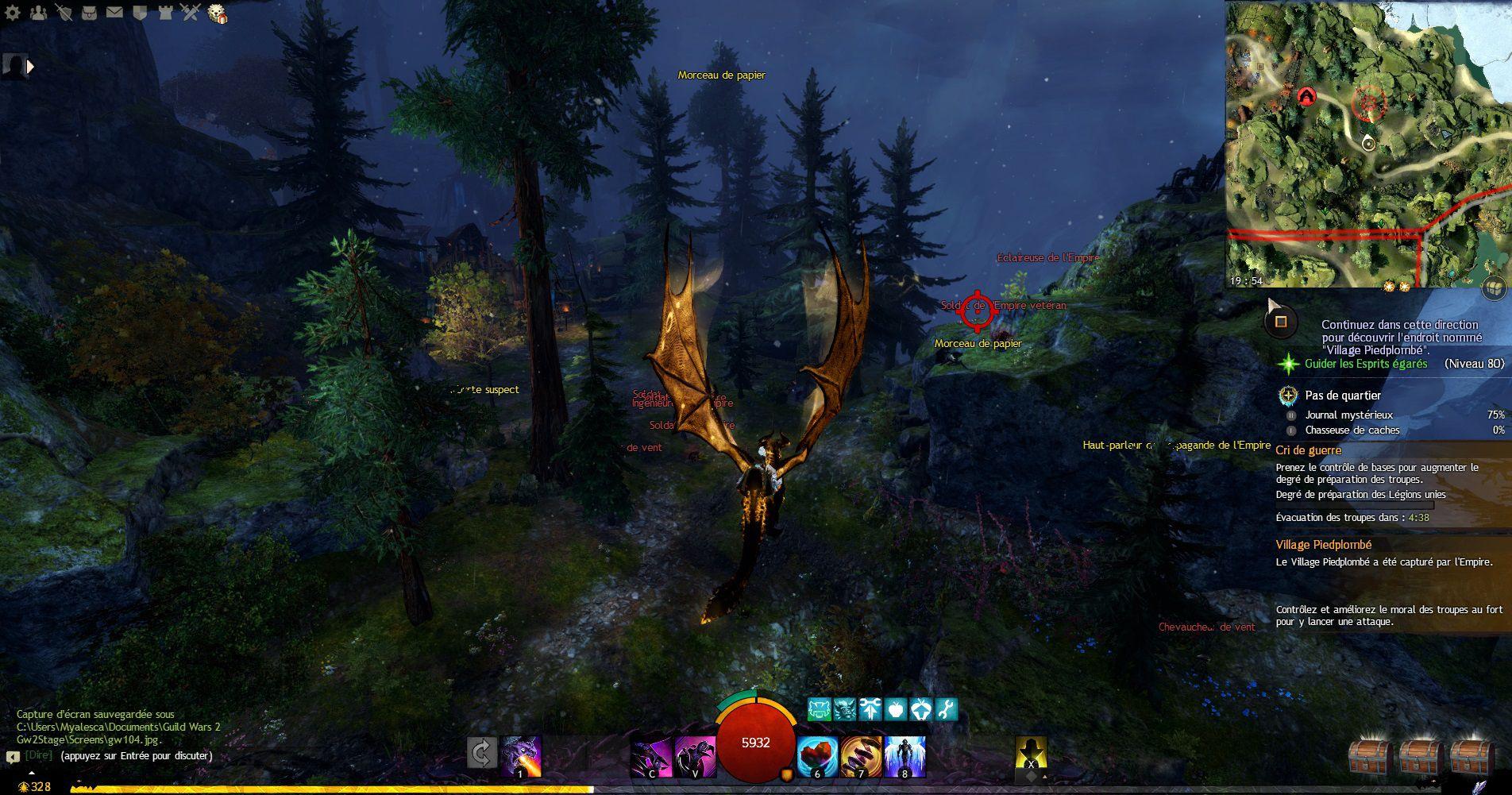
Task: Select the Guider les Esprits égarés objective
Action: coord(1365,364)
